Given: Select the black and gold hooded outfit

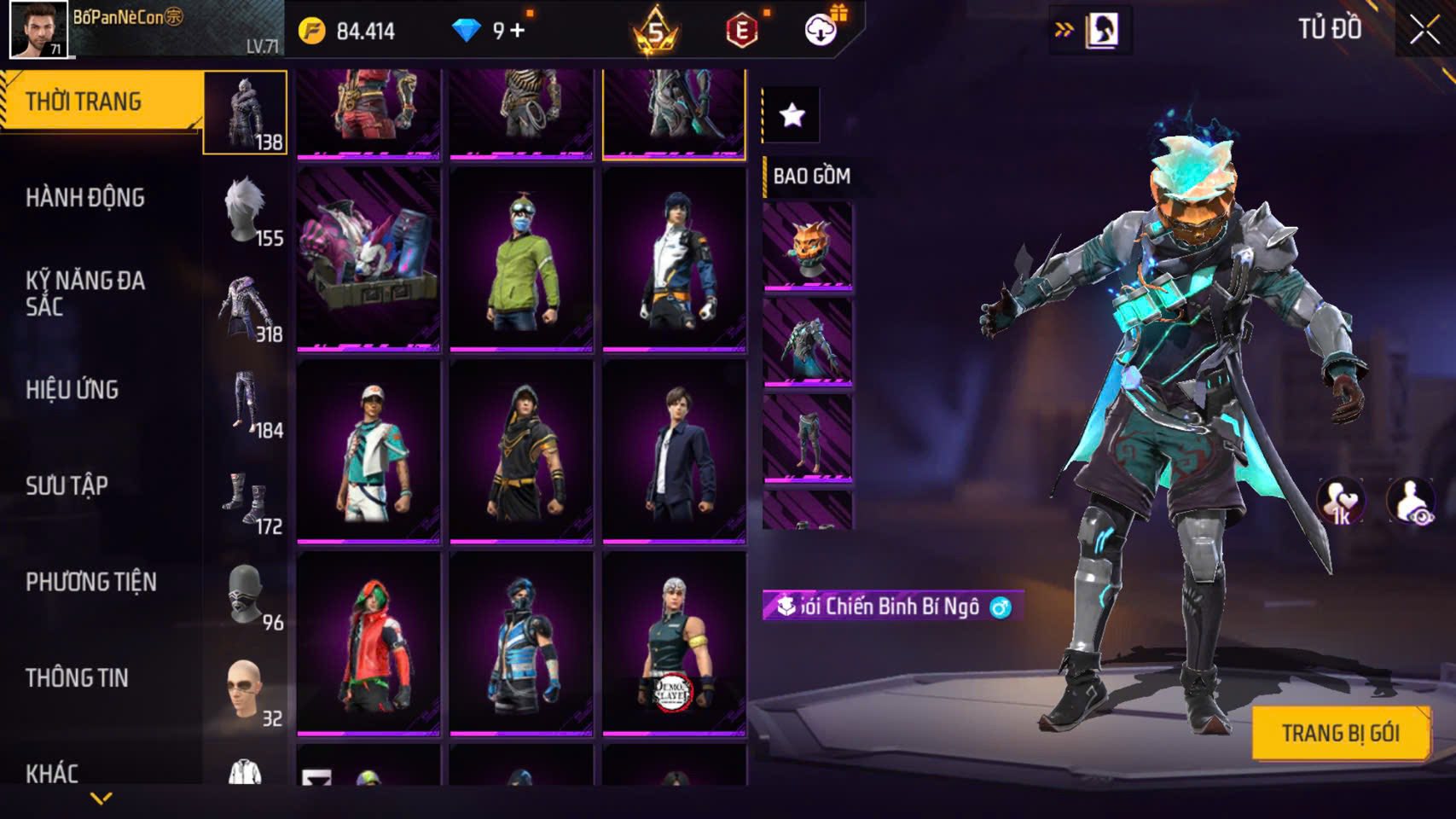Looking at the screenshot, I should point(521,452).
